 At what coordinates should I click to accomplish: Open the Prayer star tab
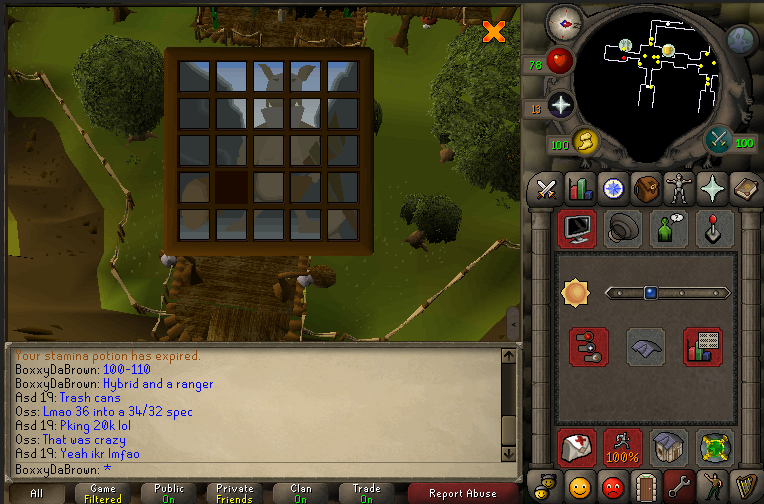713,188
